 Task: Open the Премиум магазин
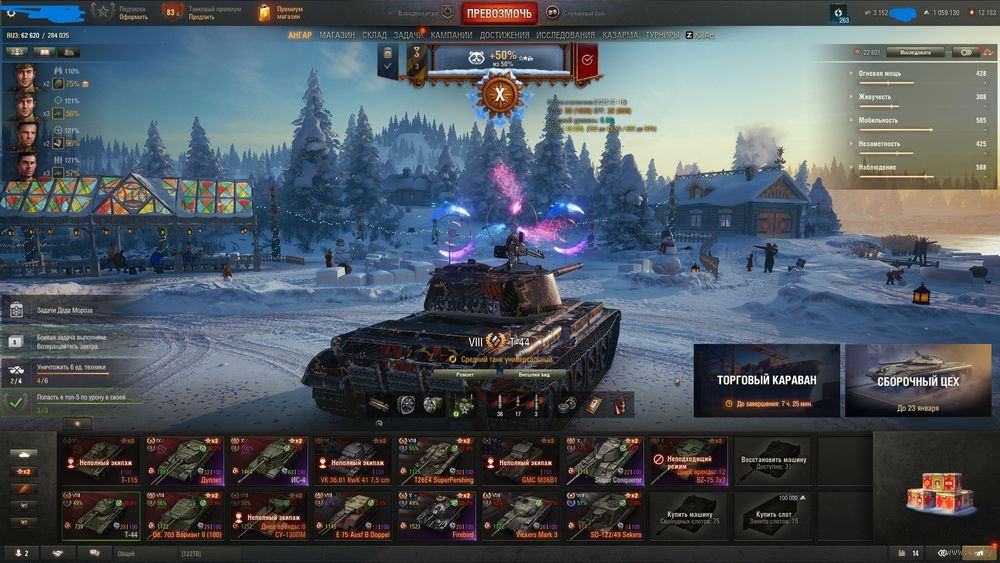coord(281,13)
